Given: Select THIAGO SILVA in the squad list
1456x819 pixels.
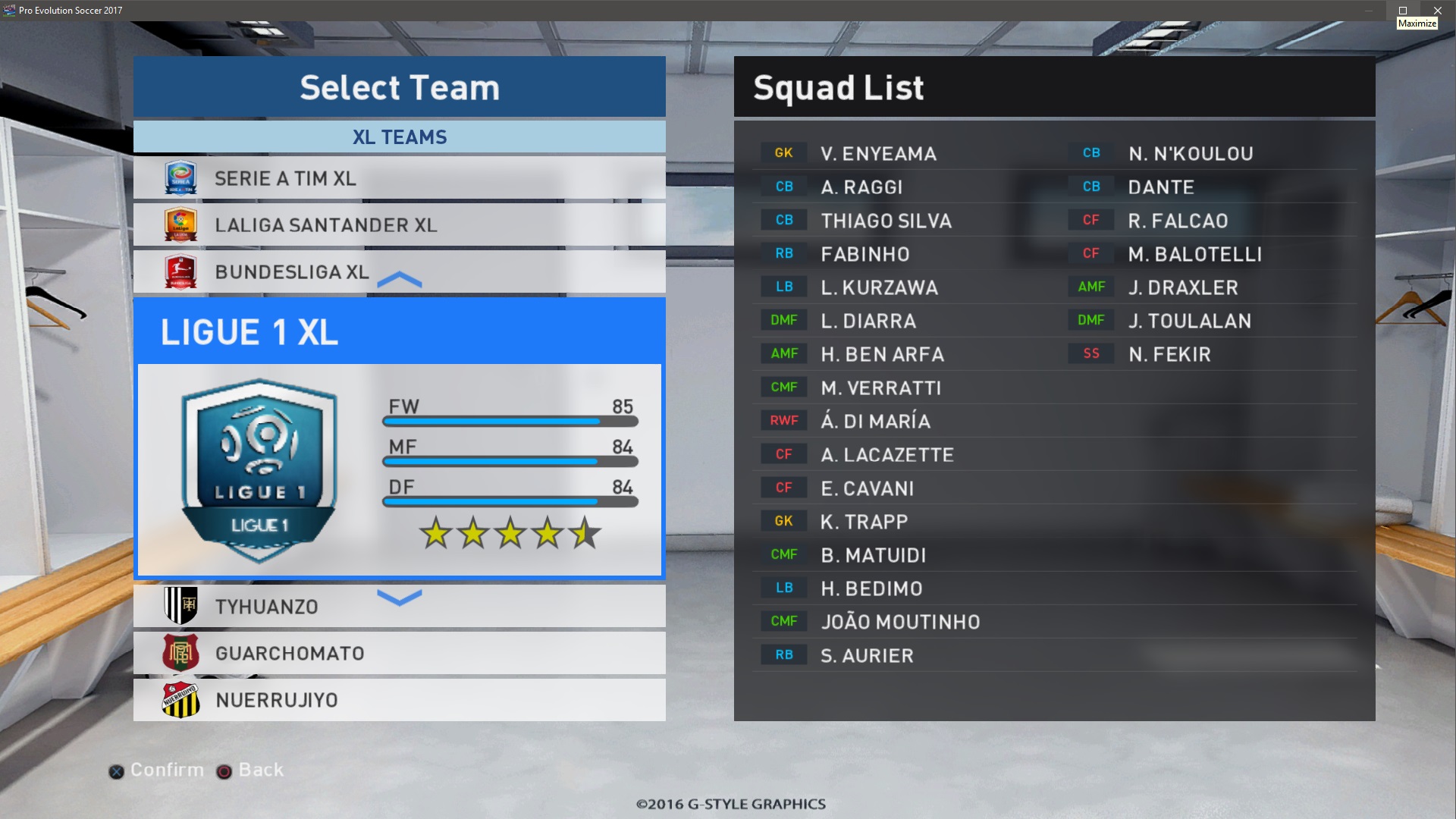Looking at the screenshot, I should pos(886,221).
